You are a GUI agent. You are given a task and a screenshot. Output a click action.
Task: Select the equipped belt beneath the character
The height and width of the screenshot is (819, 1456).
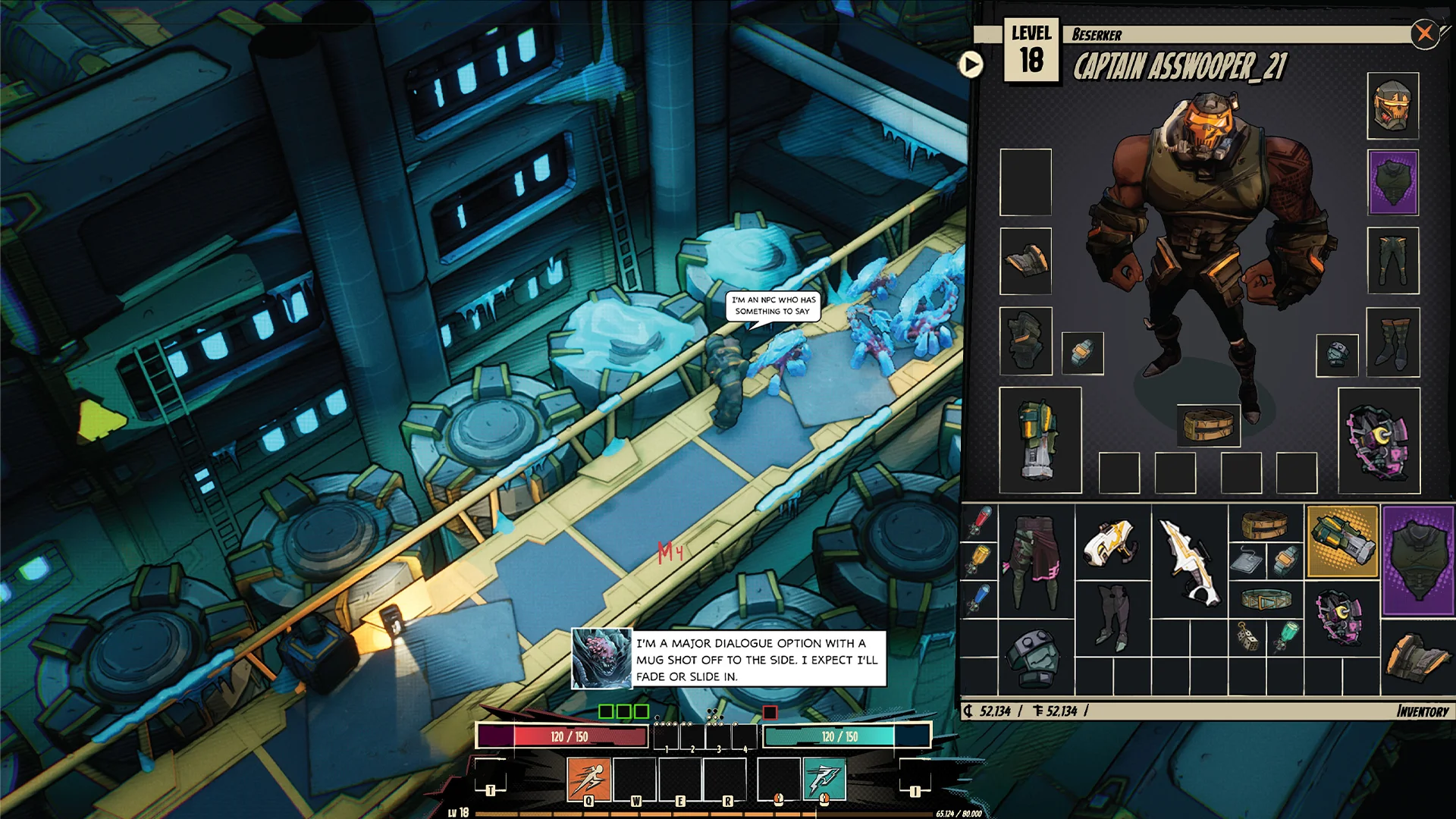[1209, 425]
